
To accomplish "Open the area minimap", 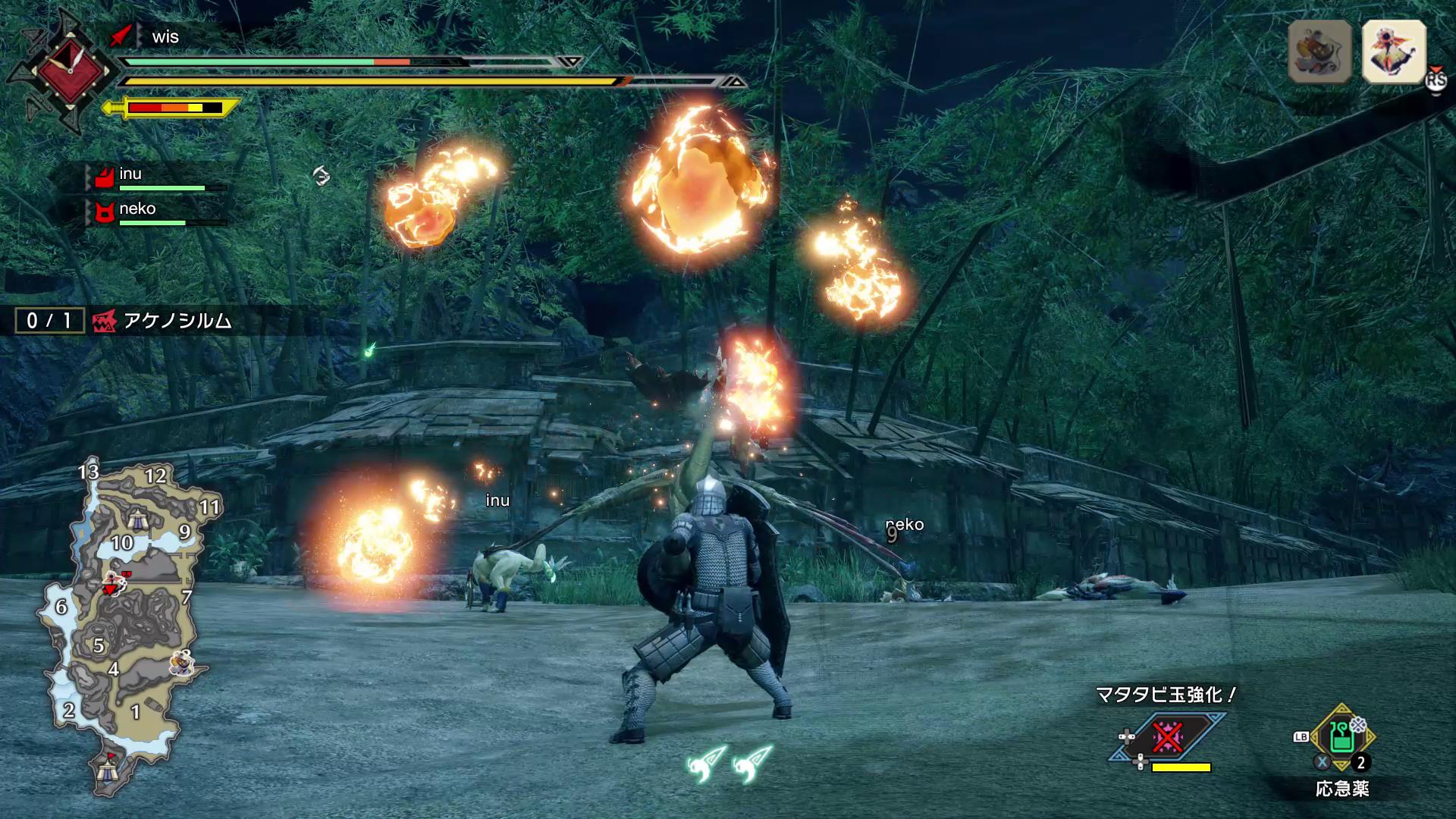I will [x=121, y=622].
